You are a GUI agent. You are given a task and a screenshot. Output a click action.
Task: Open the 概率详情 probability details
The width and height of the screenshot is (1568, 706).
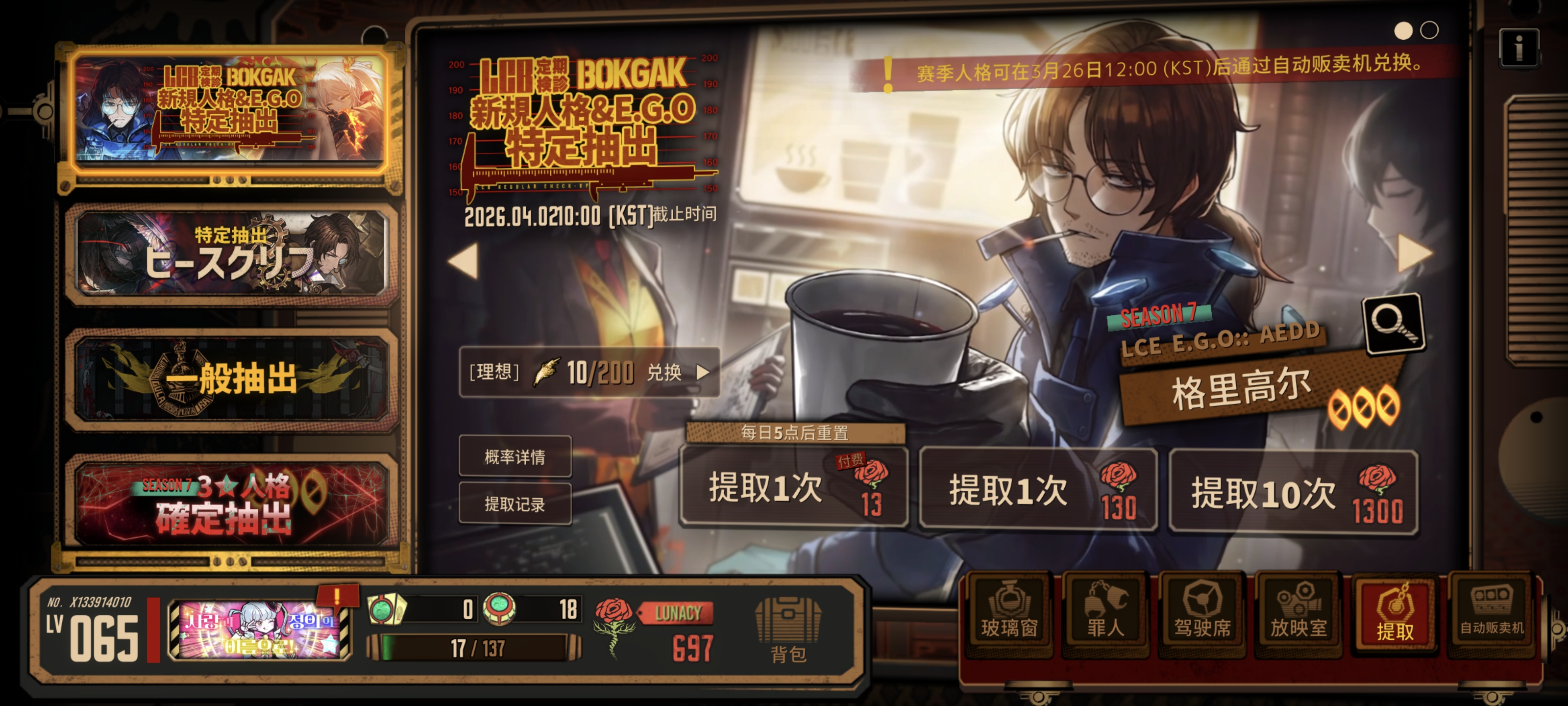[515, 458]
